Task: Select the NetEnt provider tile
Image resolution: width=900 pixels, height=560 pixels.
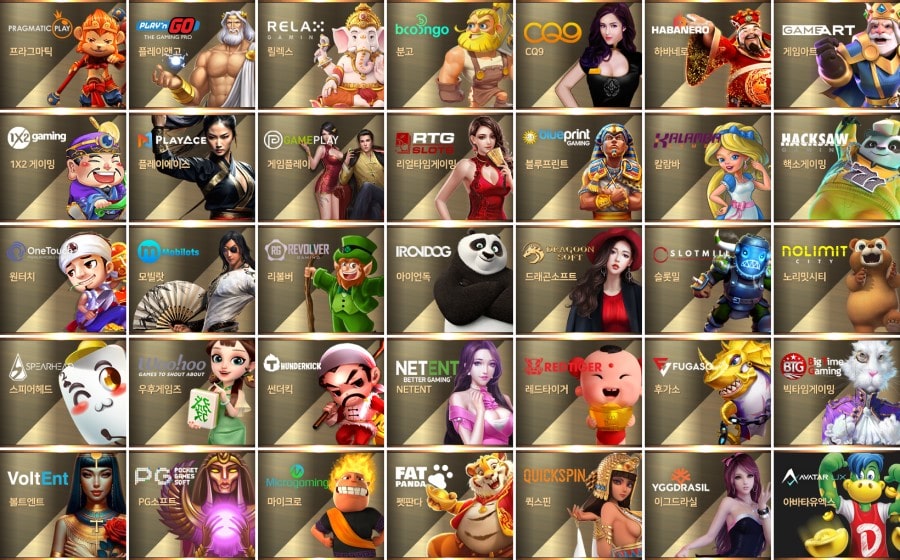Action: click(449, 391)
